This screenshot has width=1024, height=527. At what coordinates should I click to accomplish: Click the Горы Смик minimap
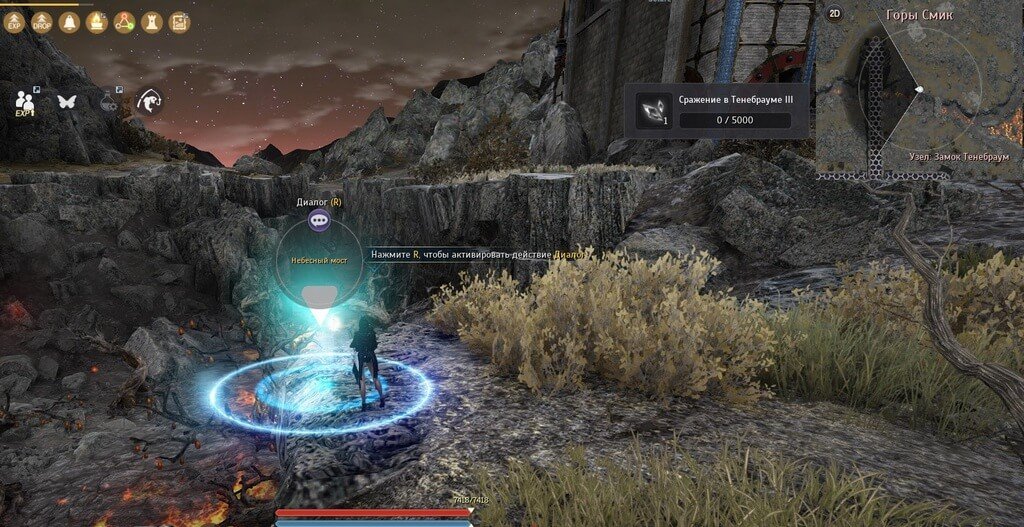tap(920, 90)
